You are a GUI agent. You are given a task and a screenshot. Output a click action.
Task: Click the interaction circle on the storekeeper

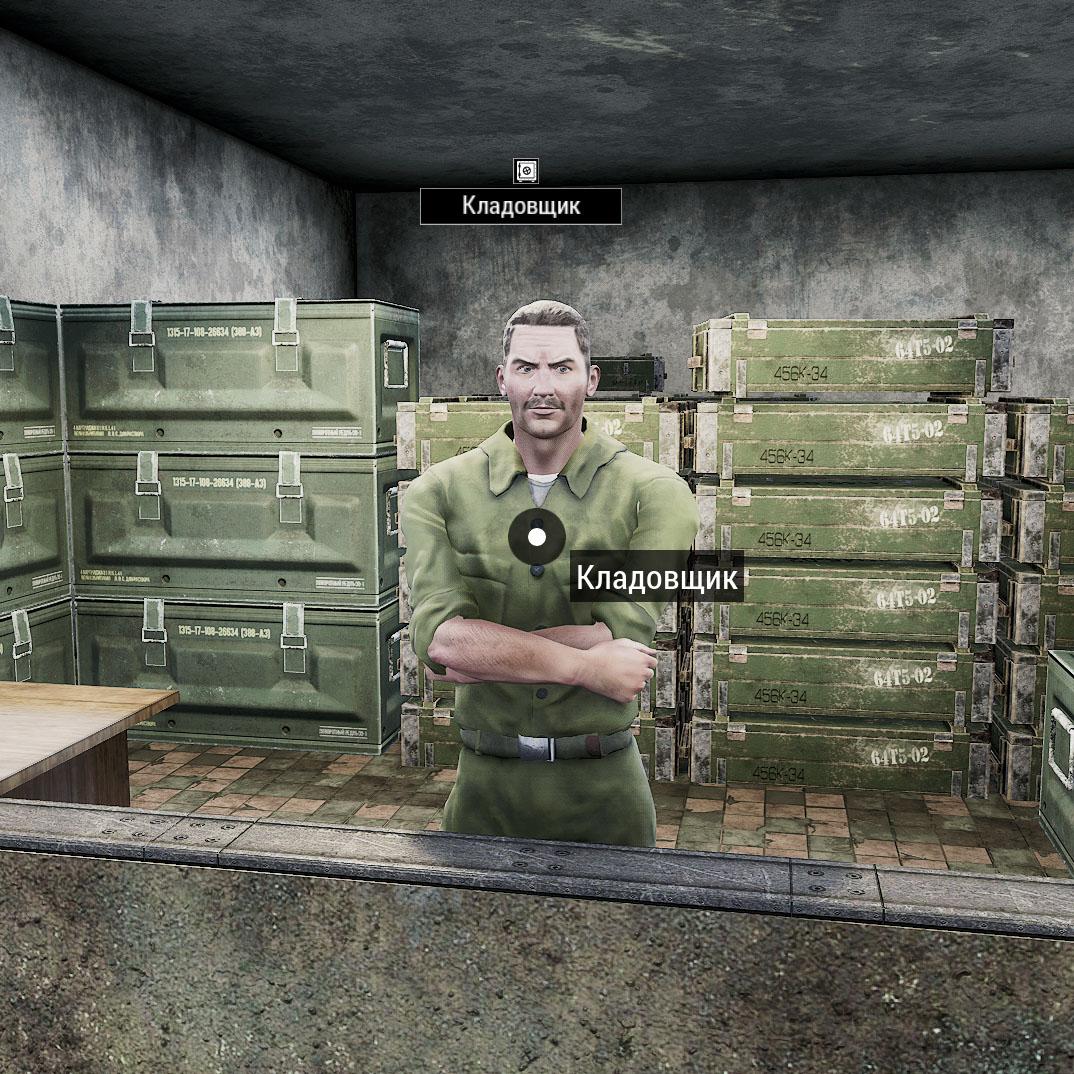point(537,537)
